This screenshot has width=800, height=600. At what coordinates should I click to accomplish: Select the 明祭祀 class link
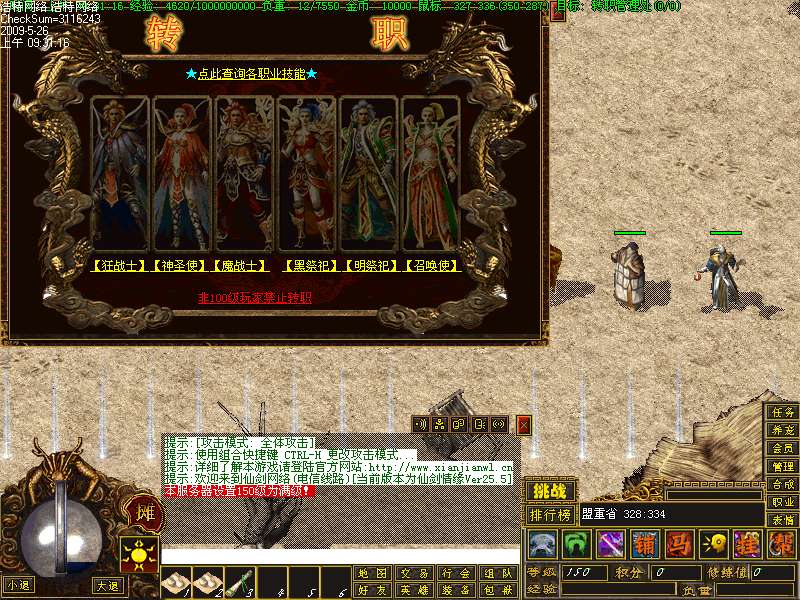pos(371,266)
